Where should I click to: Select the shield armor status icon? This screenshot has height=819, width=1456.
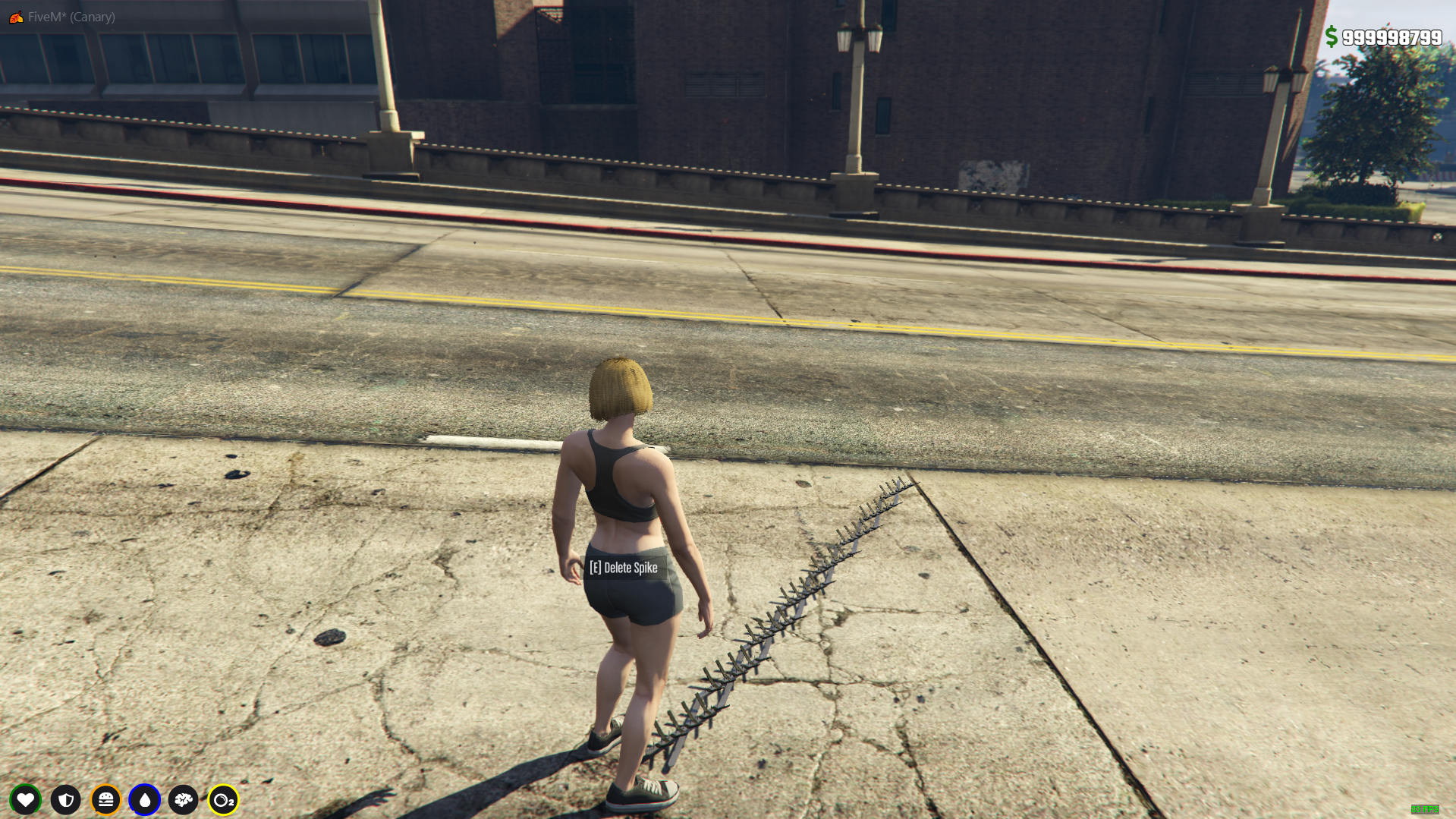[x=66, y=799]
